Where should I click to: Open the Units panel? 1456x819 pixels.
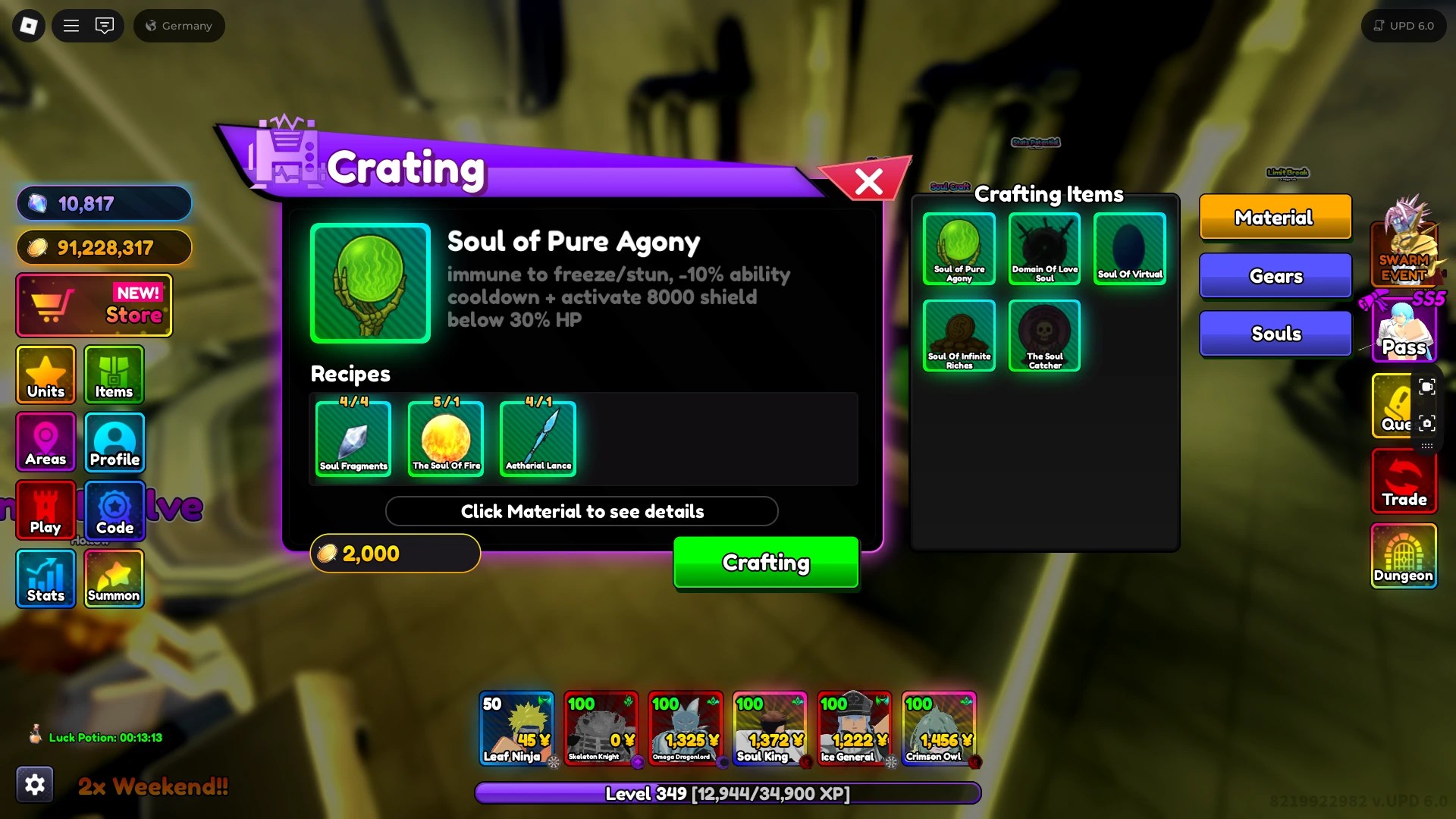pyautogui.click(x=45, y=375)
